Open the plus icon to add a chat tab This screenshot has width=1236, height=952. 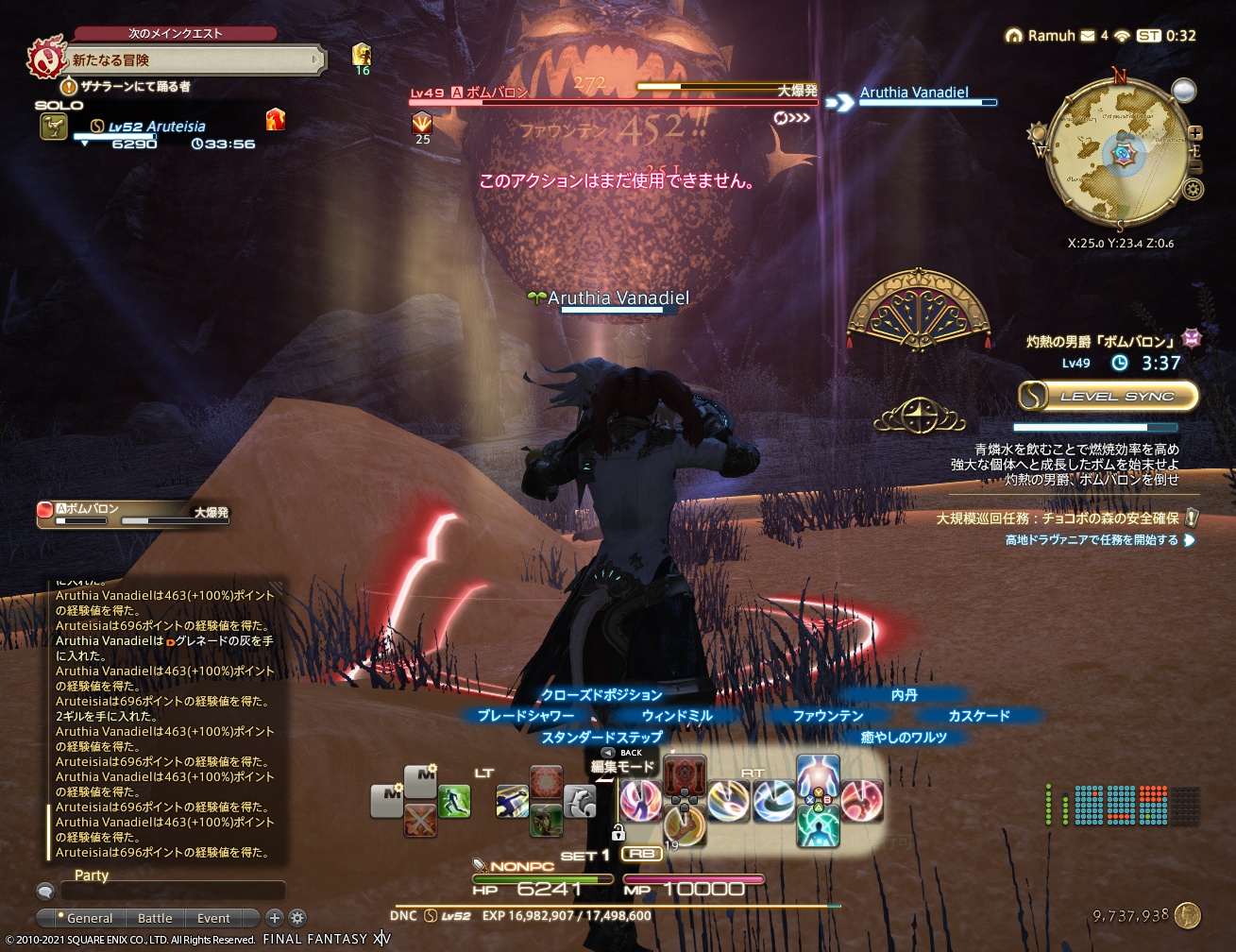coord(274,918)
